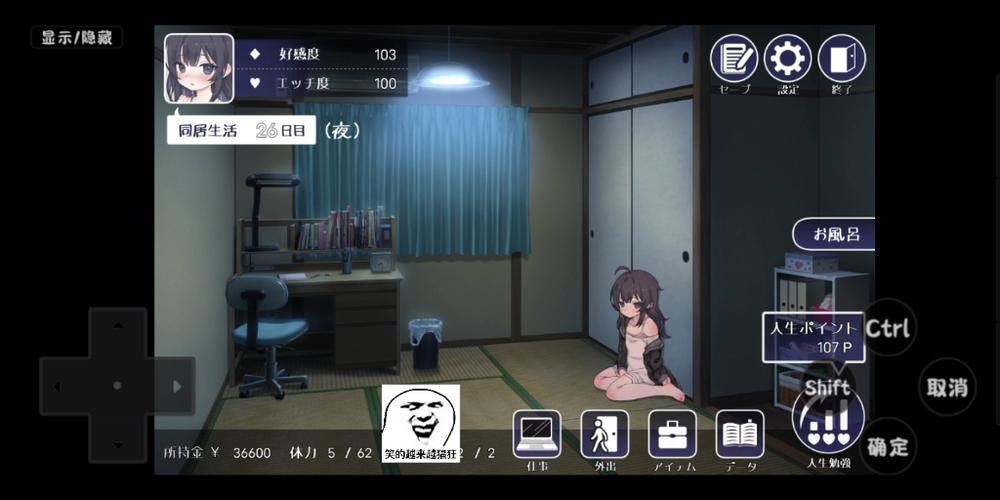Viewport: 1000px width, 500px height.
Task: Tap the 确定 confirm button
Action: tap(888, 446)
